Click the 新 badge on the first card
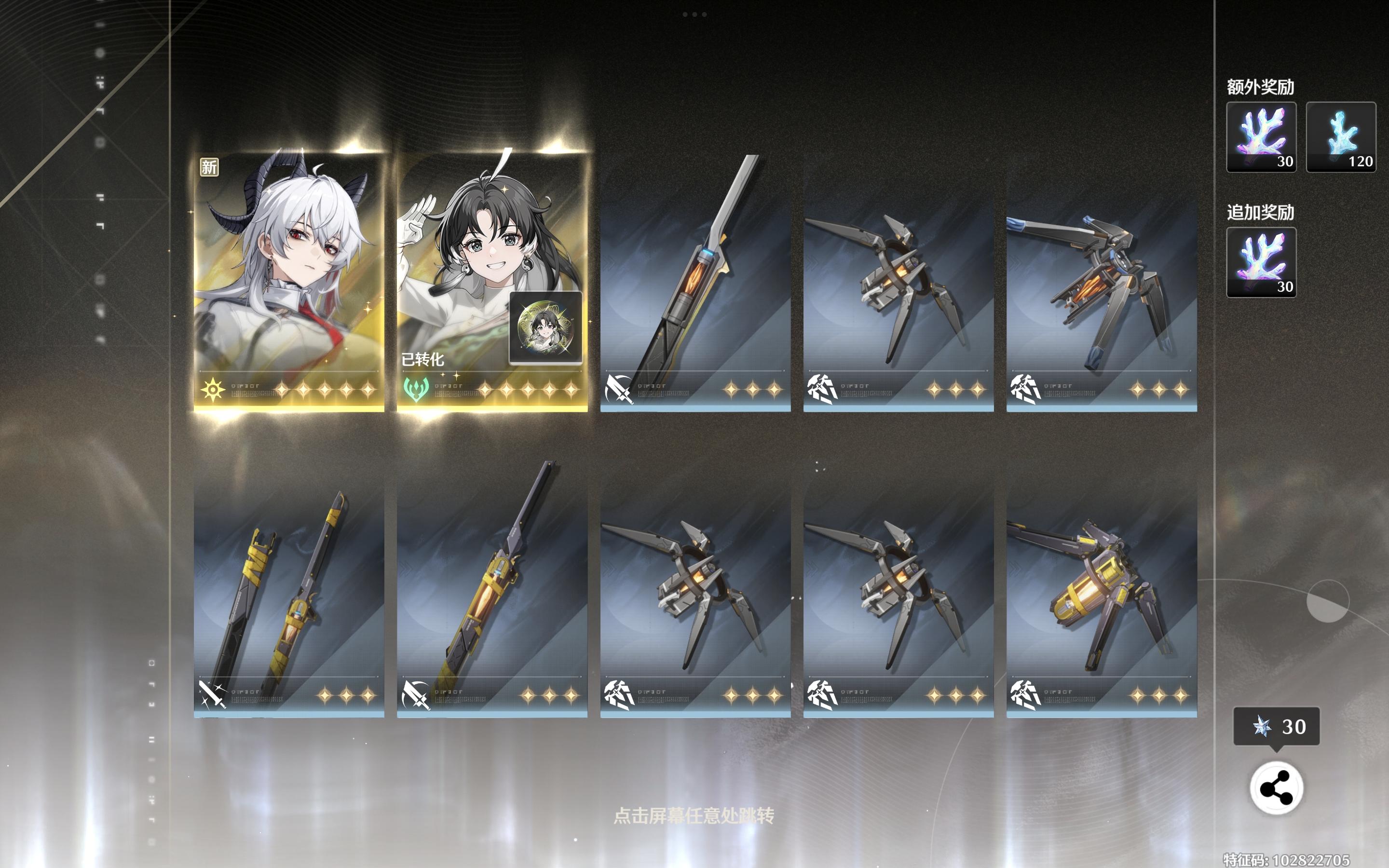 pyautogui.click(x=208, y=166)
